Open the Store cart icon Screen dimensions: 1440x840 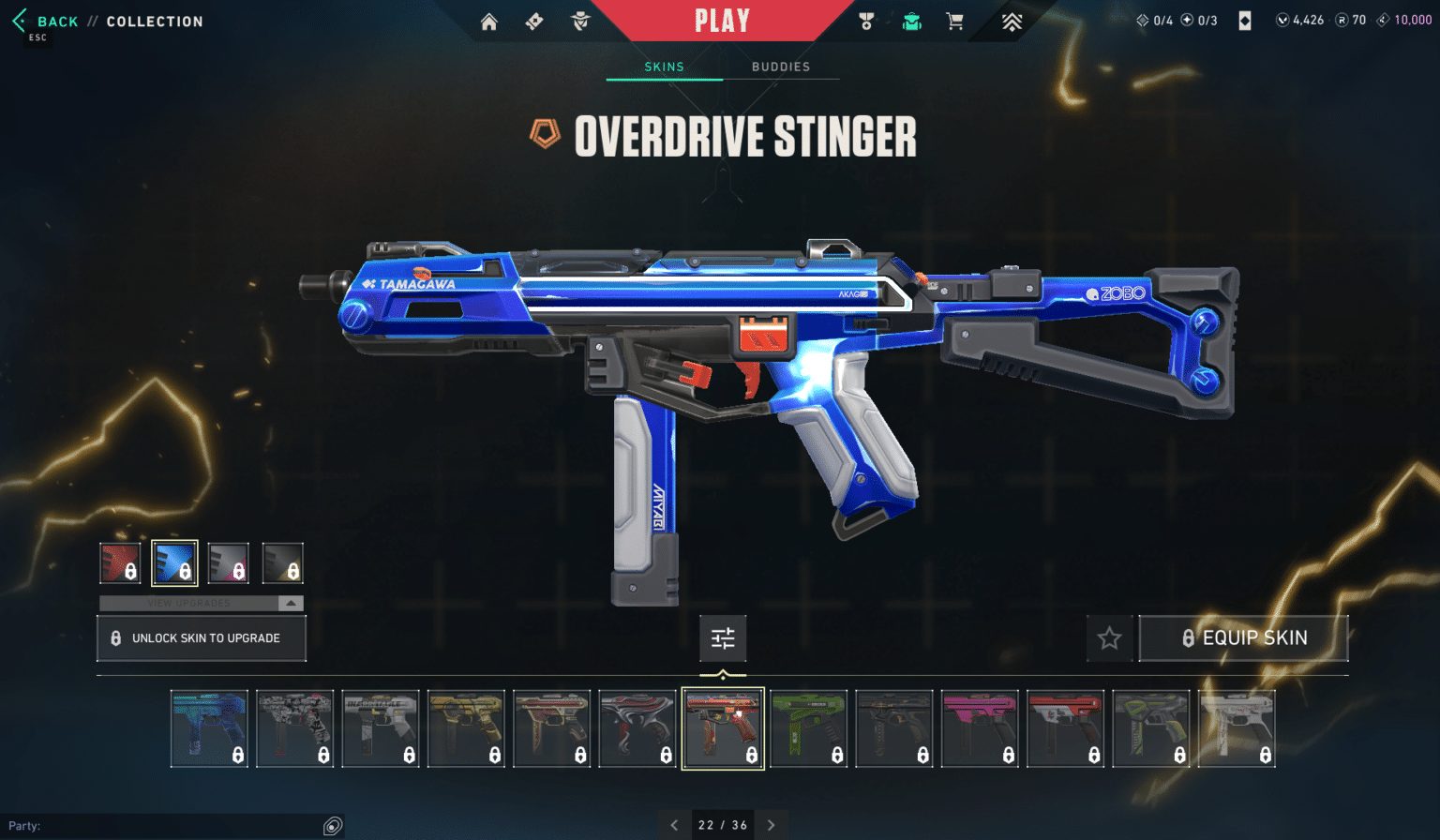[955, 21]
